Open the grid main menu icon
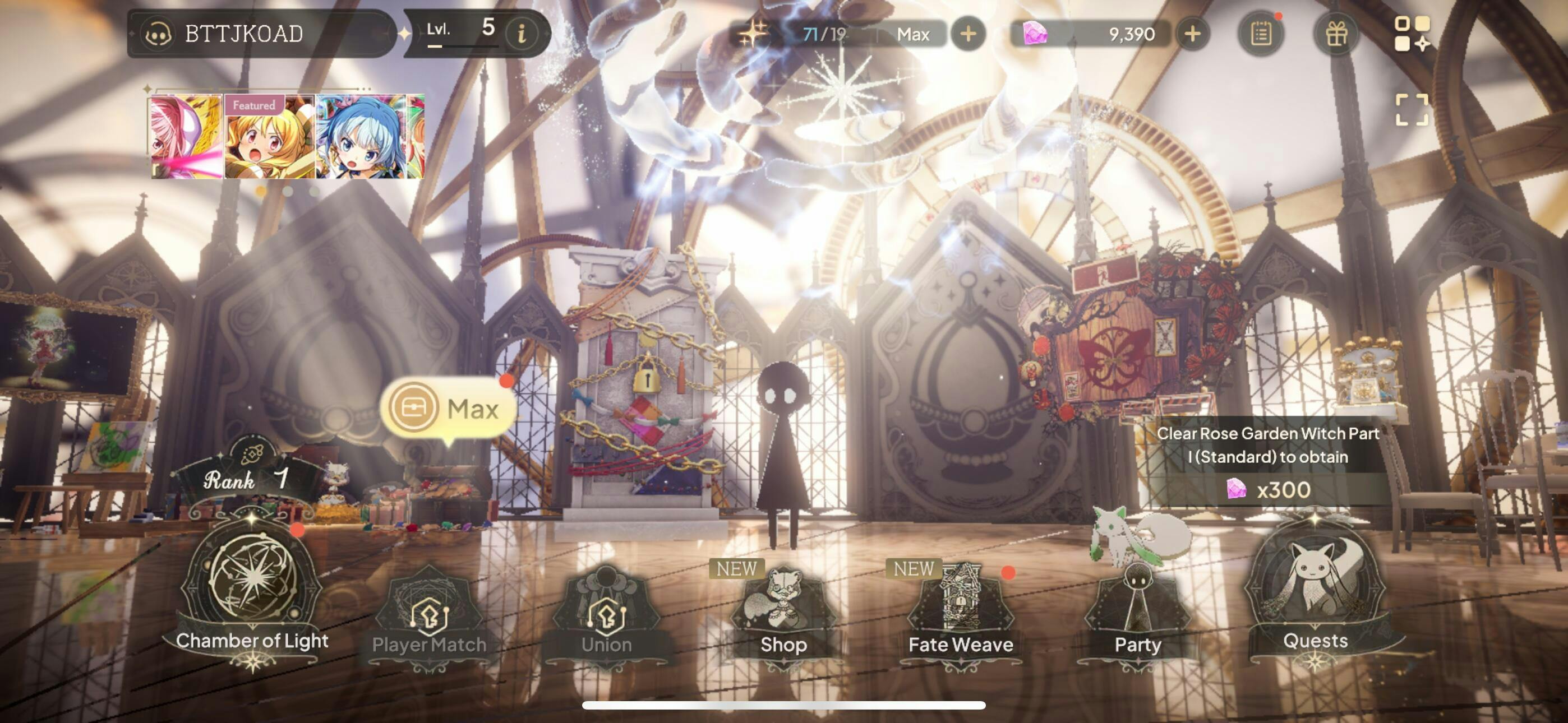Screen dimensions: 1568x723 pyautogui.click(x=1412, y=34)
